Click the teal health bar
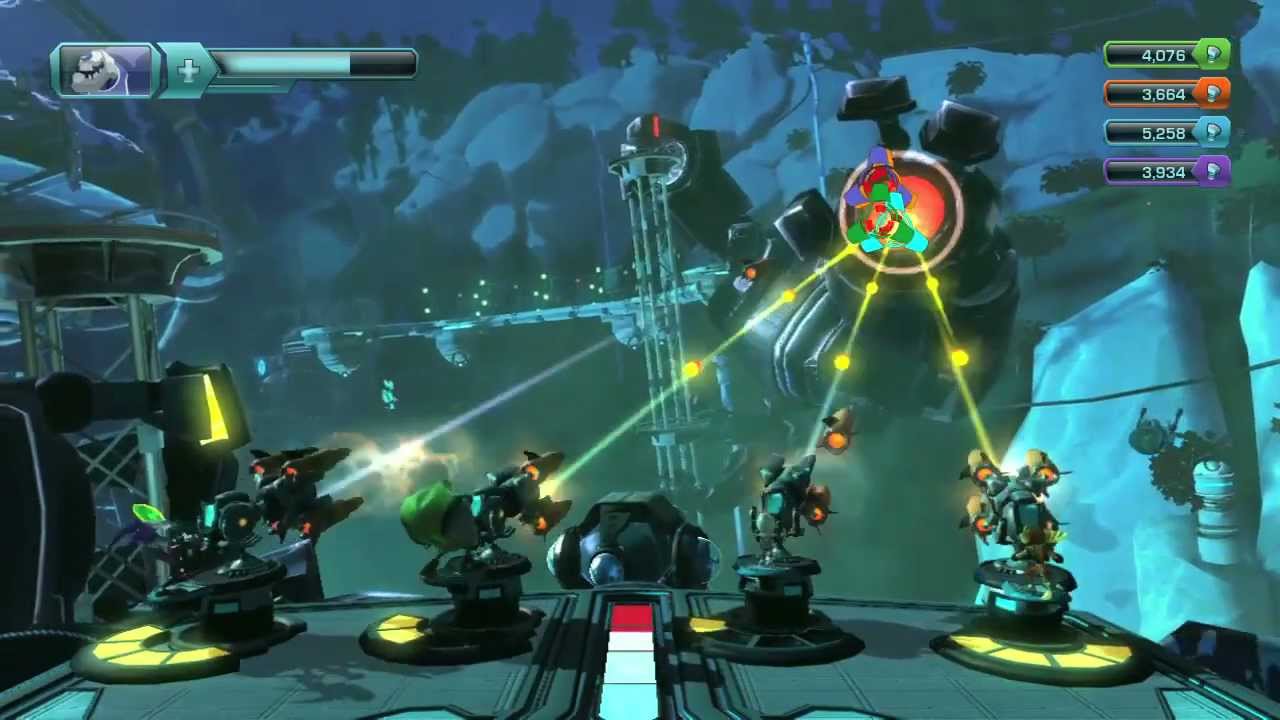The image size is (1280, 720). coord(290,64)
